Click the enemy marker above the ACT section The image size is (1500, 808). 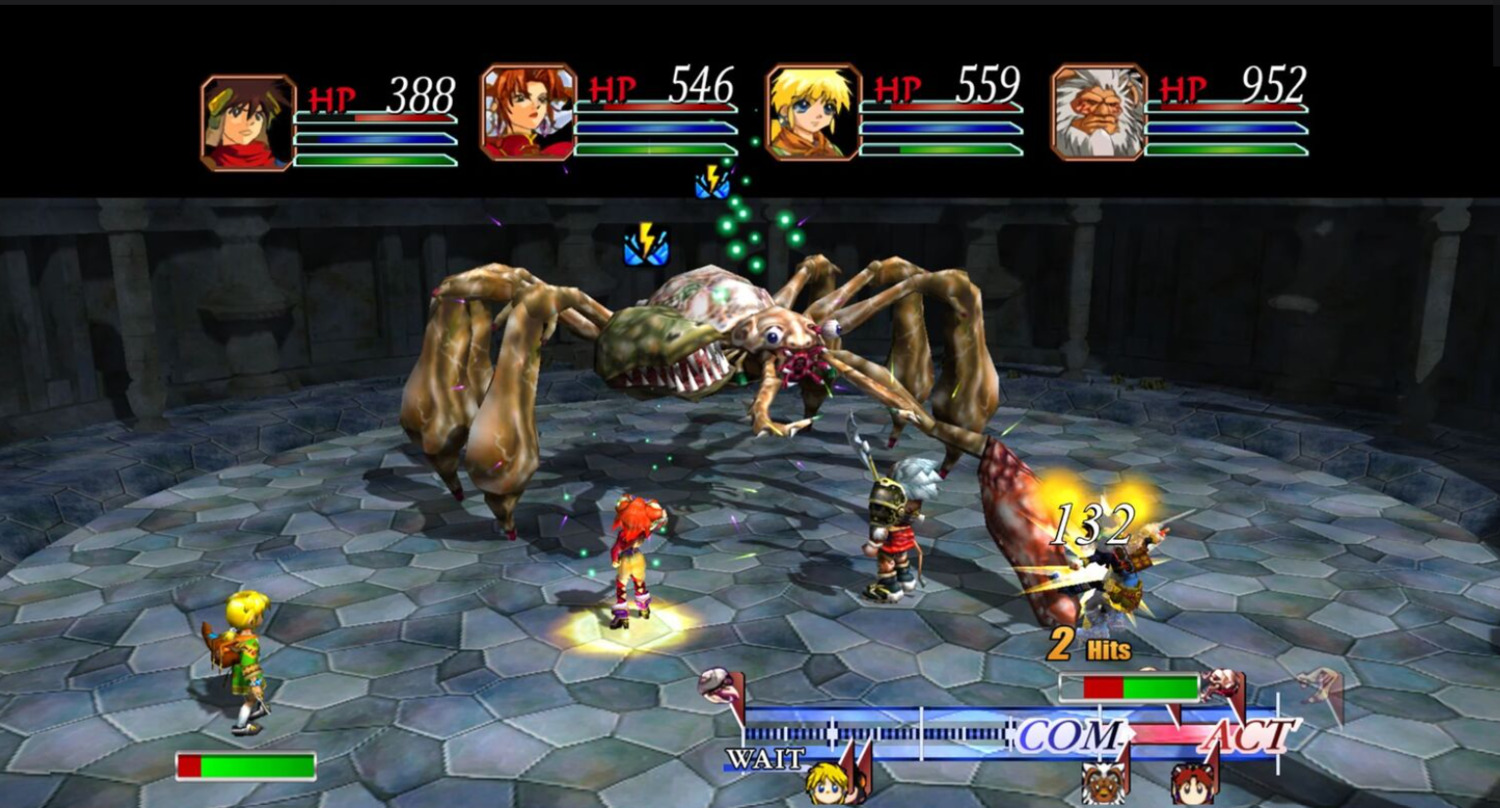pyautogui.click(x=1223, y=686)
